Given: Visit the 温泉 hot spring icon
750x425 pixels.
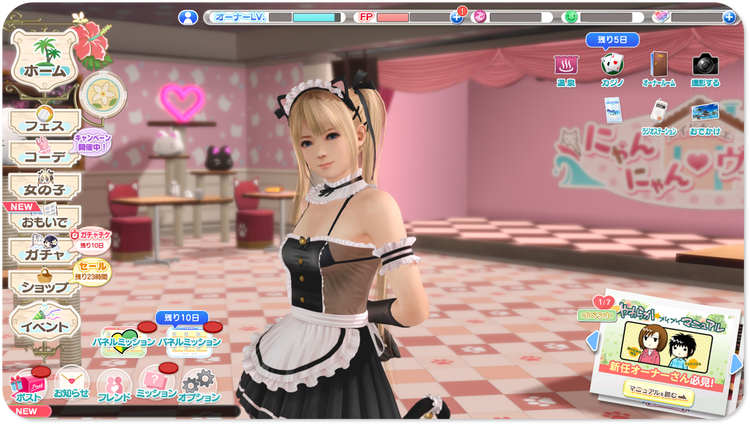Looking at the screenshot, I should (x=565, y=67).
